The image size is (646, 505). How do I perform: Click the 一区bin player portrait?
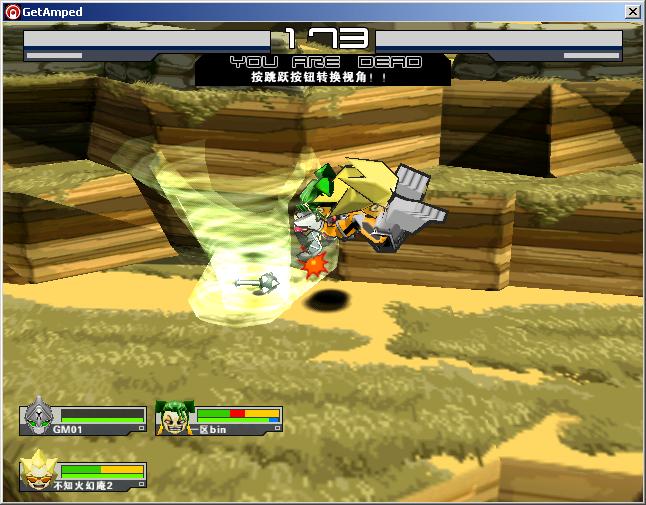coord(174,417)
